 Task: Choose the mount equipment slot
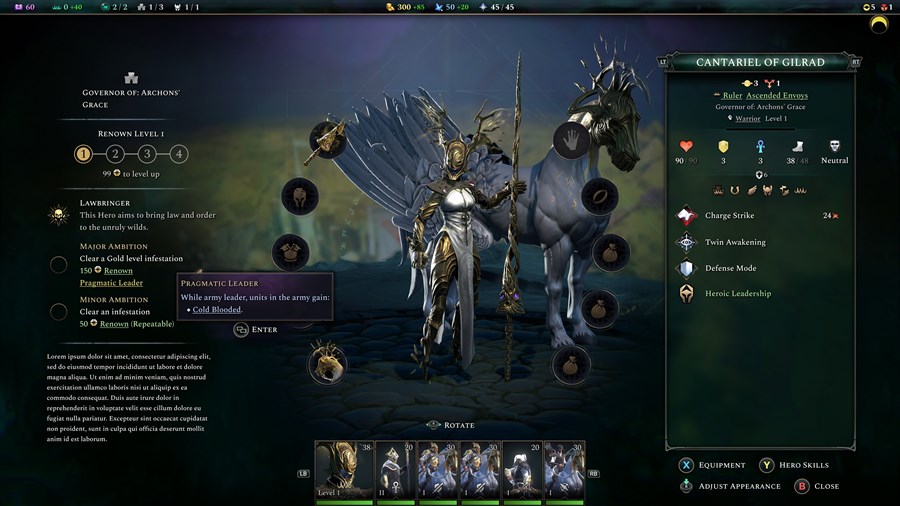(327, 364)
